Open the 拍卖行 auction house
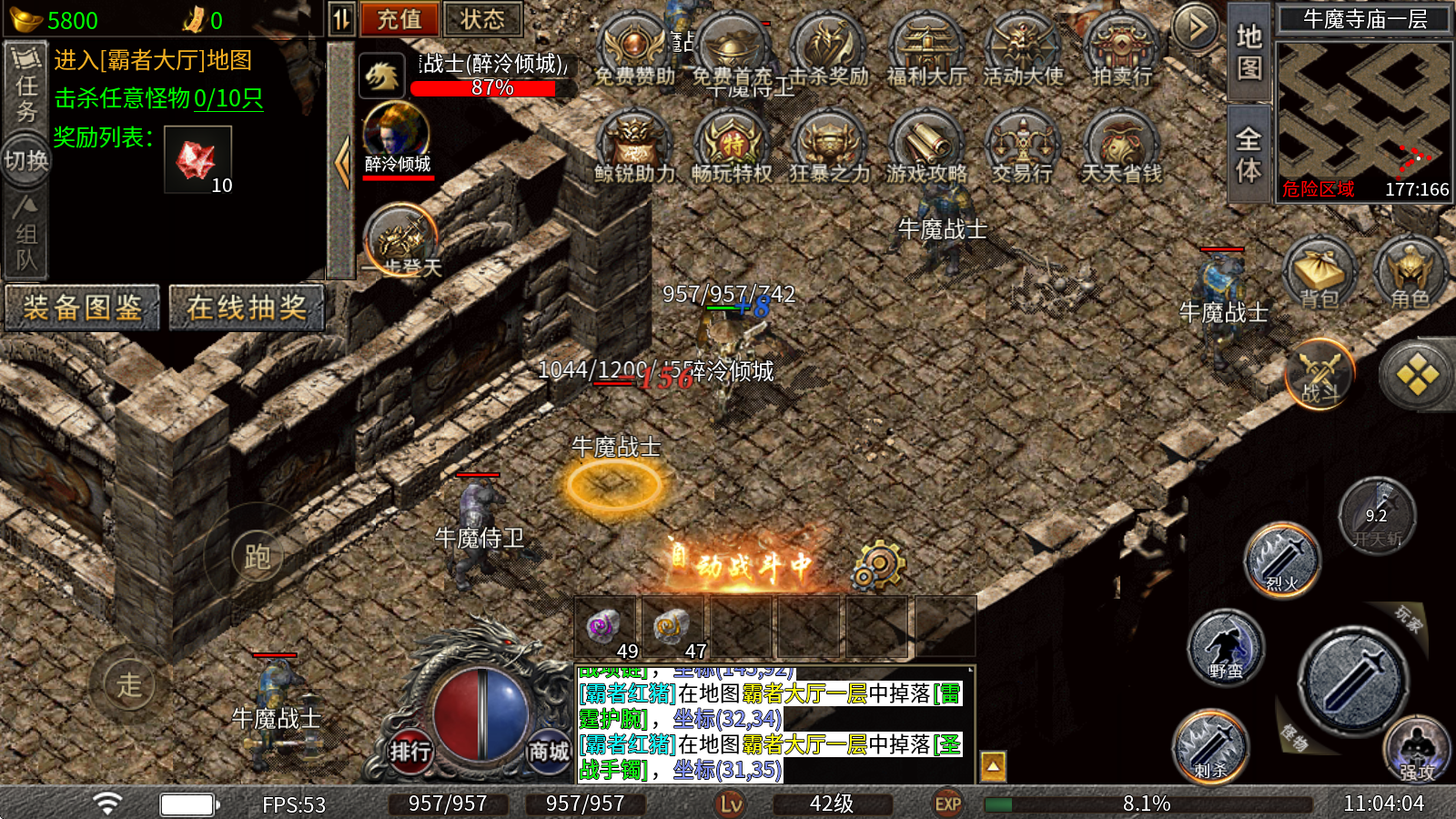1456x819 pixels. tap(1121, 53)
